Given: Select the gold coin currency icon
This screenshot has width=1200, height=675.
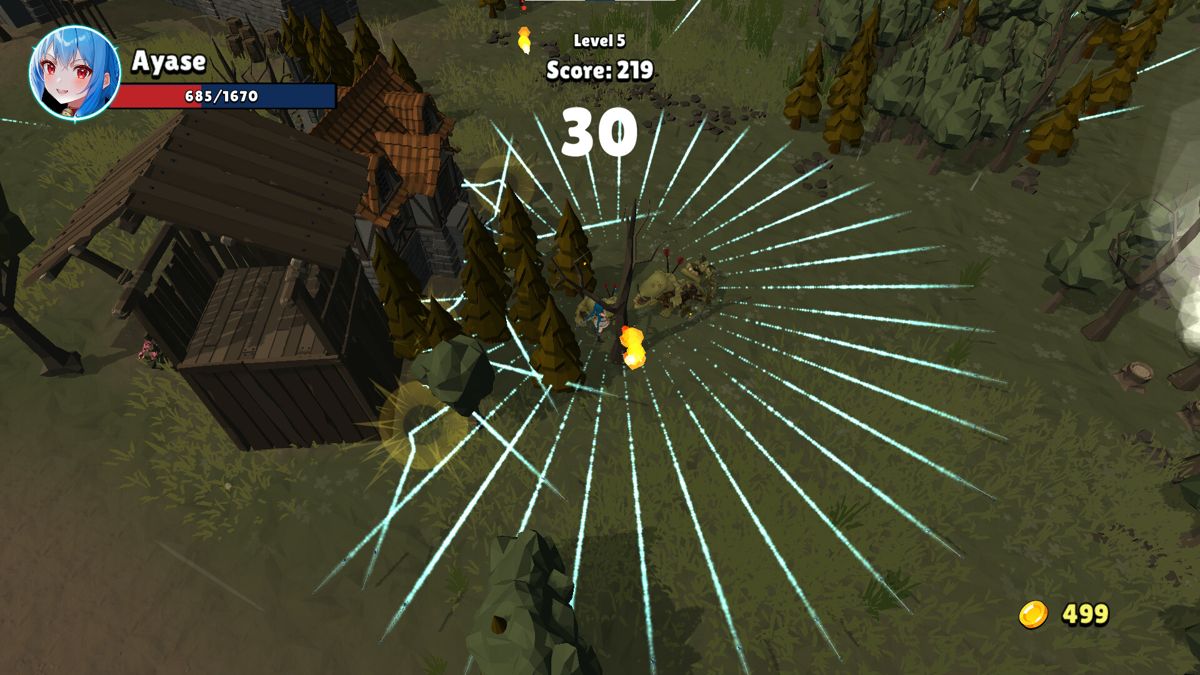Looking at the screenshot, I should click(x=1033, y=614).
